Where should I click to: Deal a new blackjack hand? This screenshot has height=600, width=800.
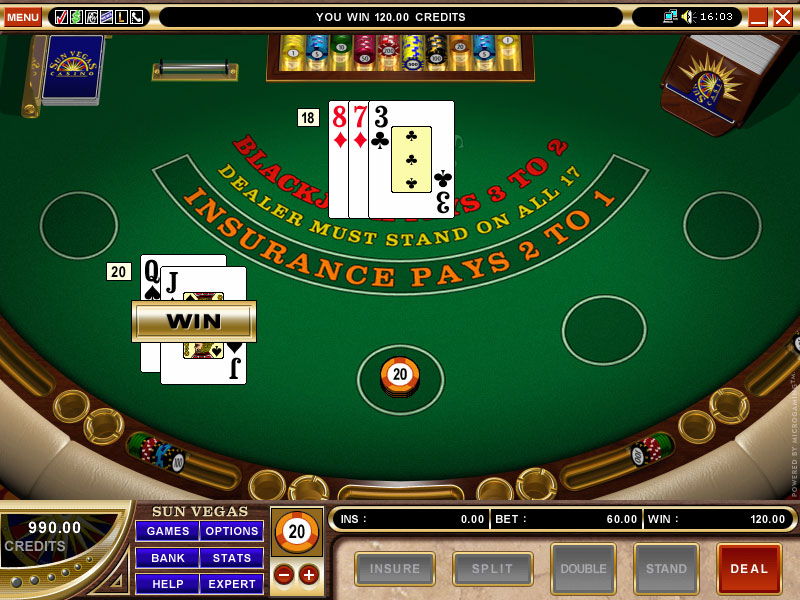pyautogui.click(x=748, y=568)
